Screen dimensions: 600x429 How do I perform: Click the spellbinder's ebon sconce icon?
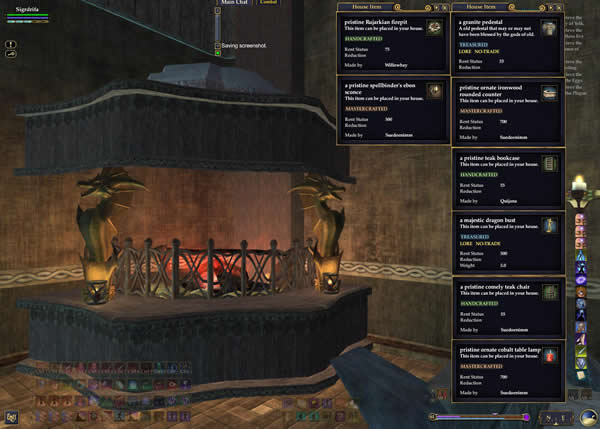pyautogui.click(x=434, y=92)
